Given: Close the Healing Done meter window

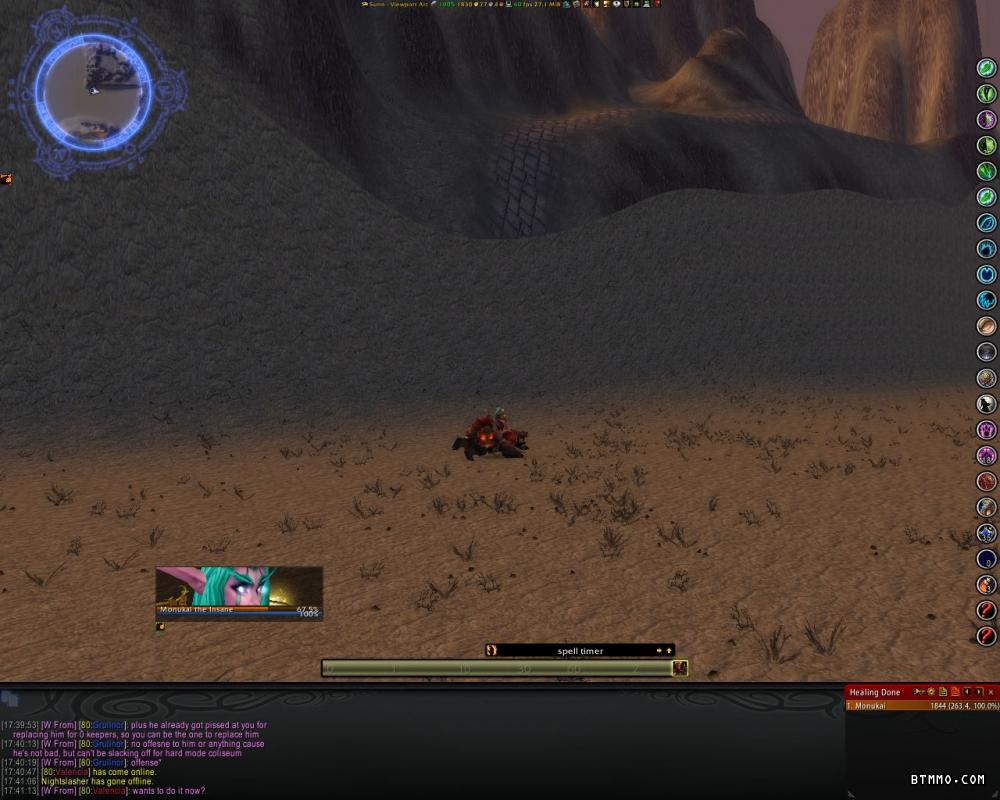Looking at the screenshot, I should click(991, 692).
